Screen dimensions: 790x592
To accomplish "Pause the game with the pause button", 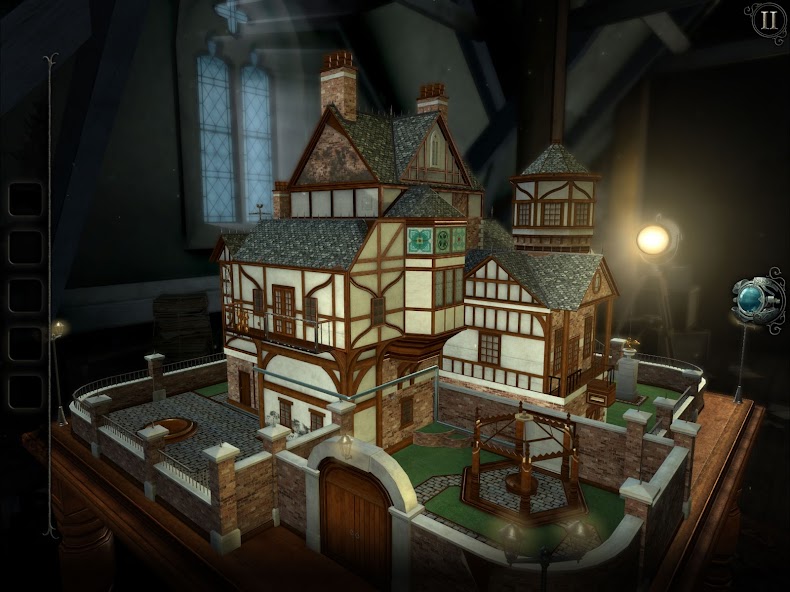I will click(x=767, y=20).
